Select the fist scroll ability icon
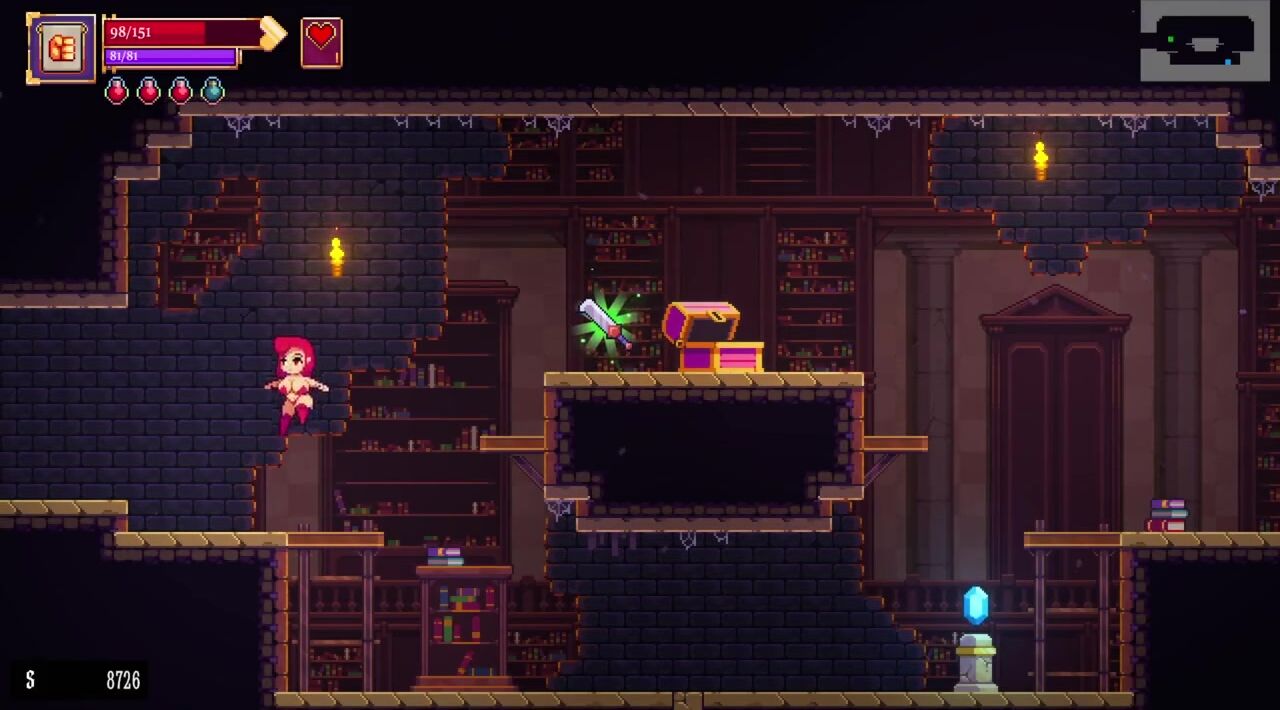 tap(62, 48)
